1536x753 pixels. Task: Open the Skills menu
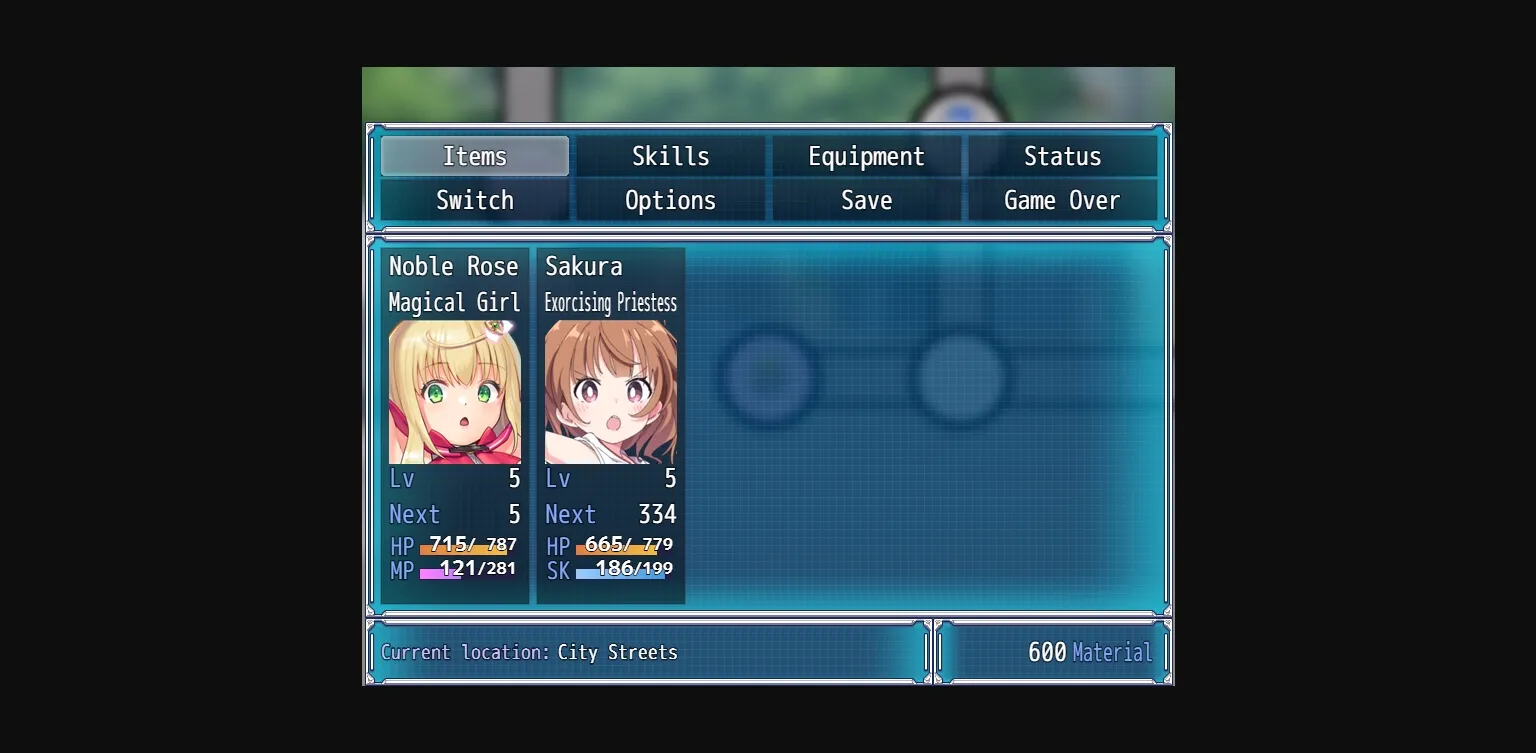tap(670, 156)
